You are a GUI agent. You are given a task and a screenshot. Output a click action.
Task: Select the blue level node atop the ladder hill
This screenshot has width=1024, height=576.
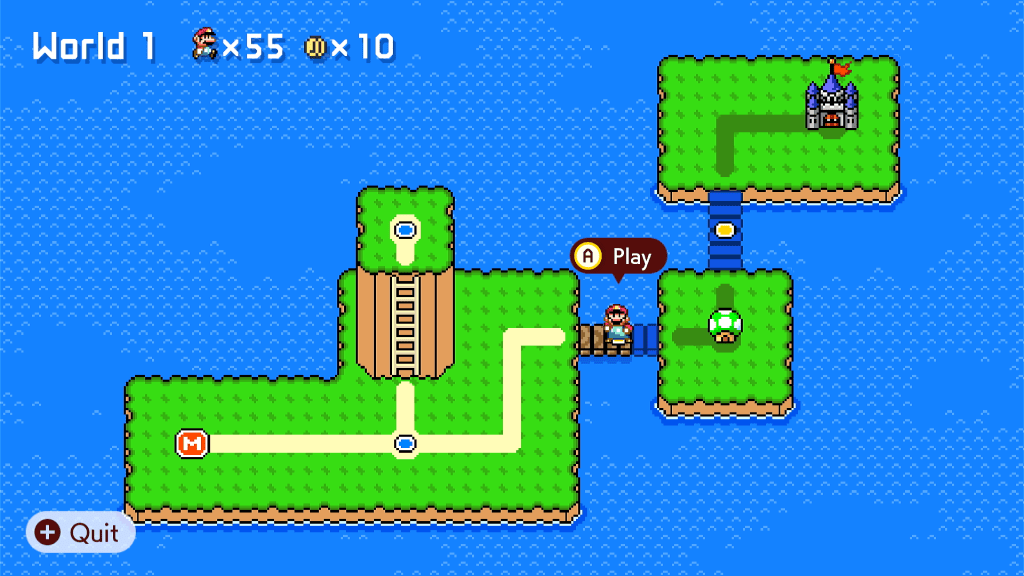click(405, 230)
